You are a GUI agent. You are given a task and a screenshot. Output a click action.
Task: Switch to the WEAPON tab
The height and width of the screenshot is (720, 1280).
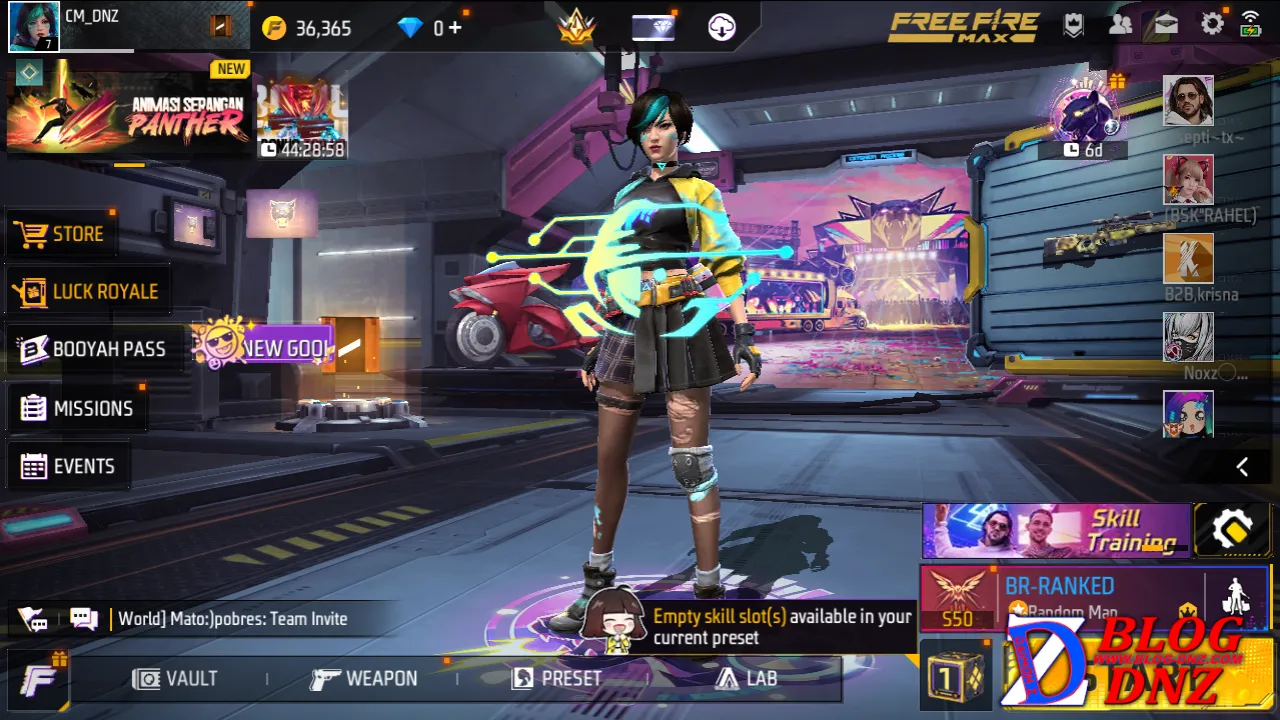pos(364,679)
